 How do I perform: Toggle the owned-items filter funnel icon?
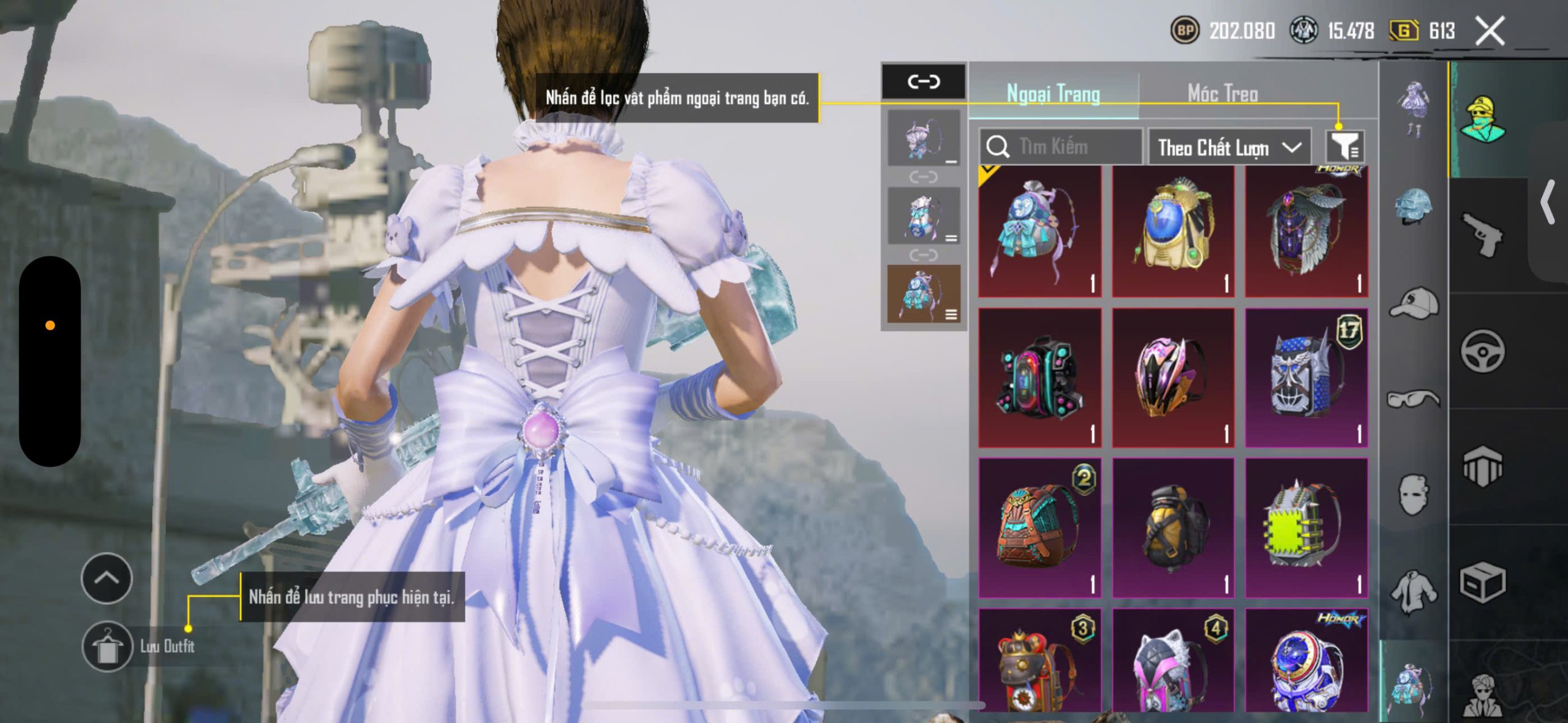pos(1345,147)
